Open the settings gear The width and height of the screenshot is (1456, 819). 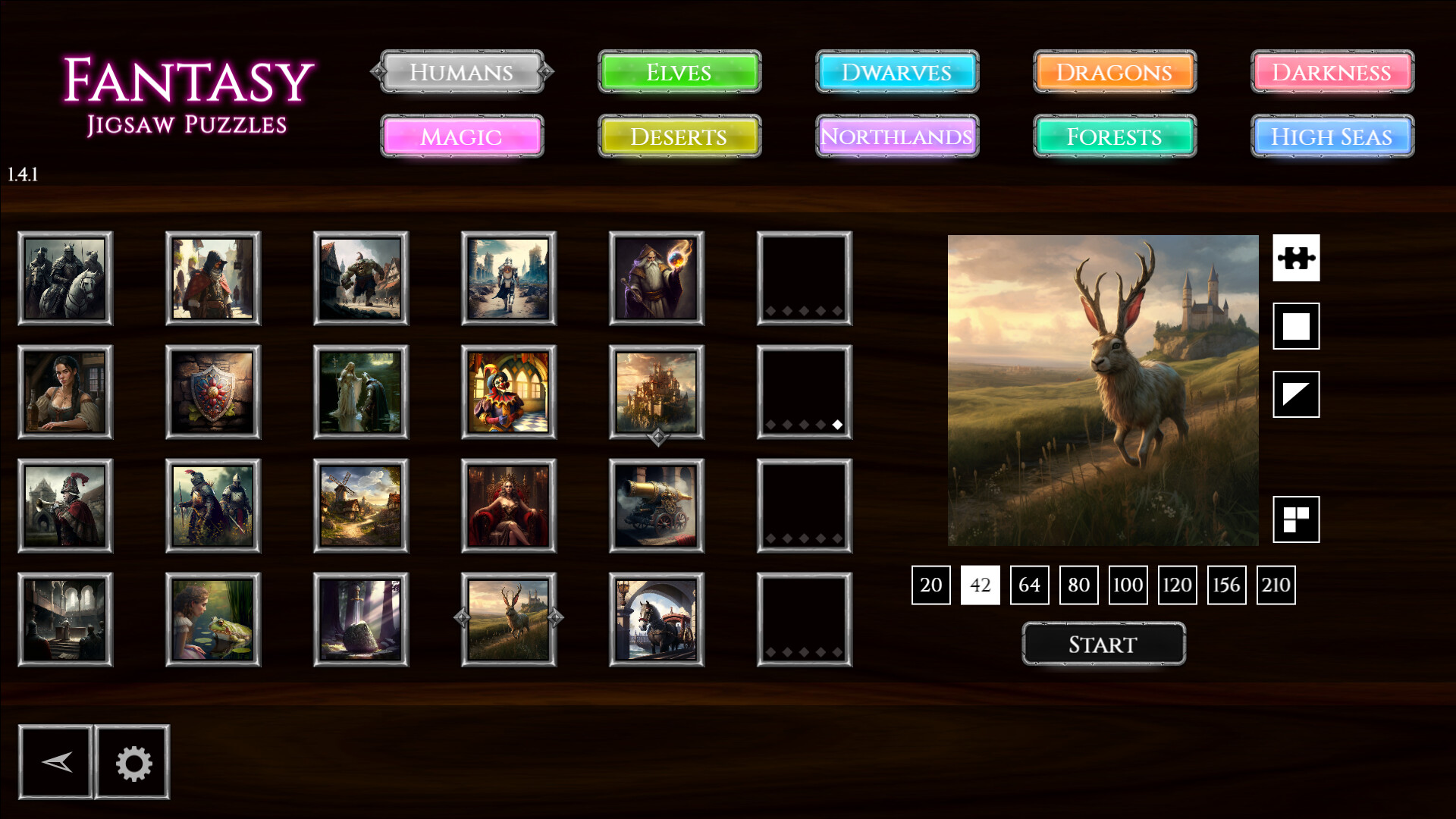(132, 762)
